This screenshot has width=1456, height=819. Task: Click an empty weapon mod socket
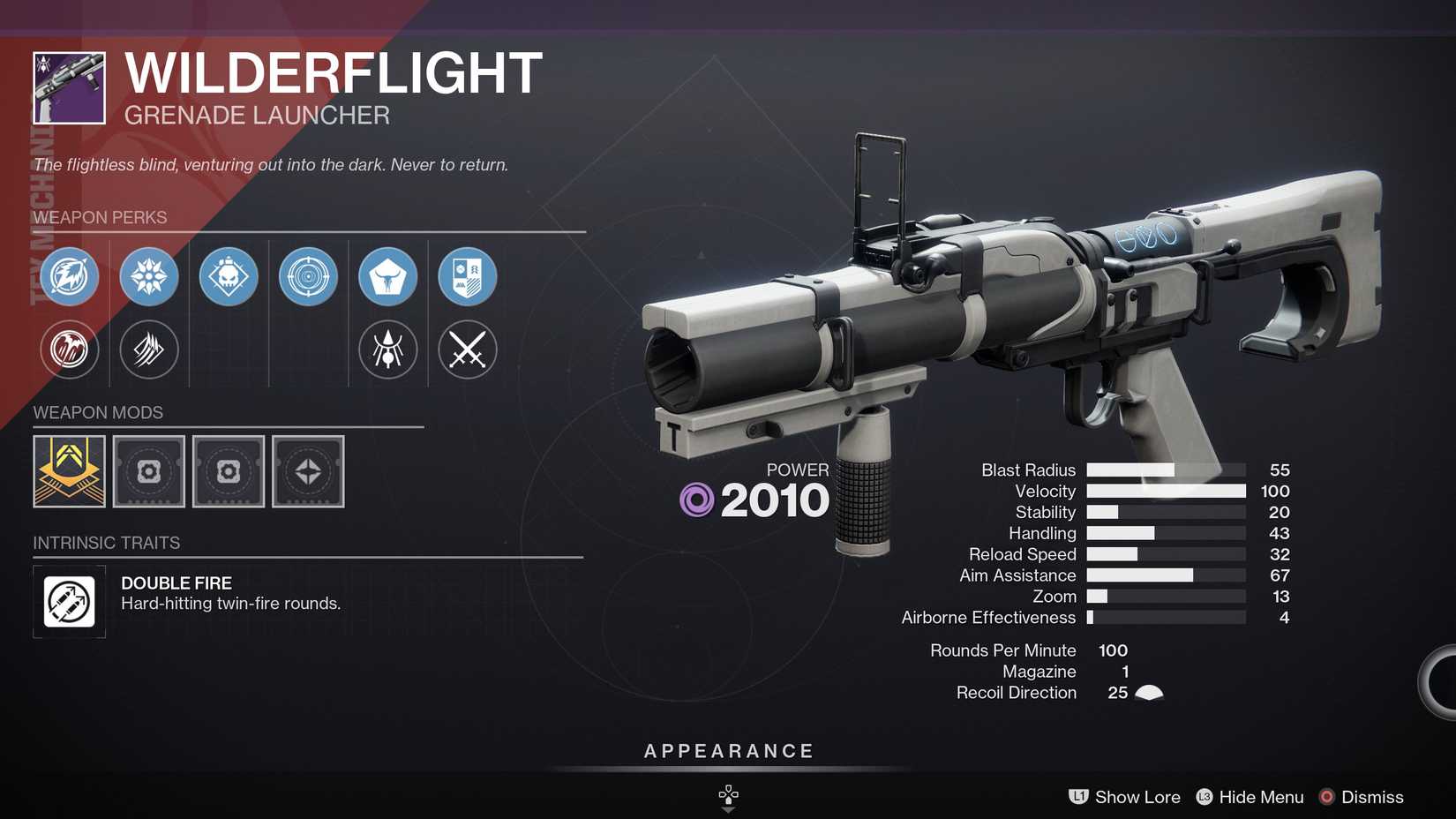[148, 471]
